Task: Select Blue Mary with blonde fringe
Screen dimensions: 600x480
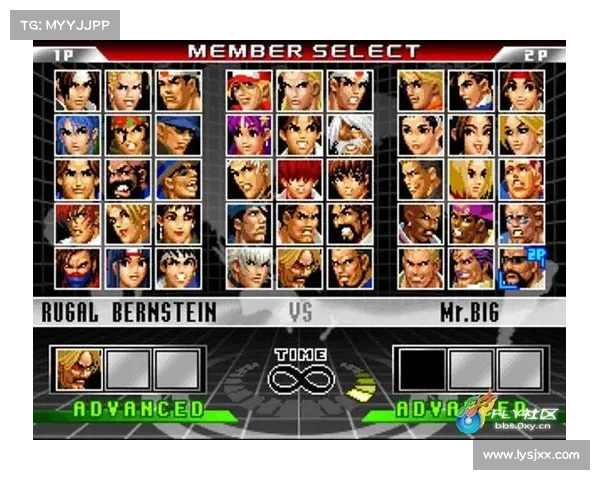Action: click(x=469, y=179)
